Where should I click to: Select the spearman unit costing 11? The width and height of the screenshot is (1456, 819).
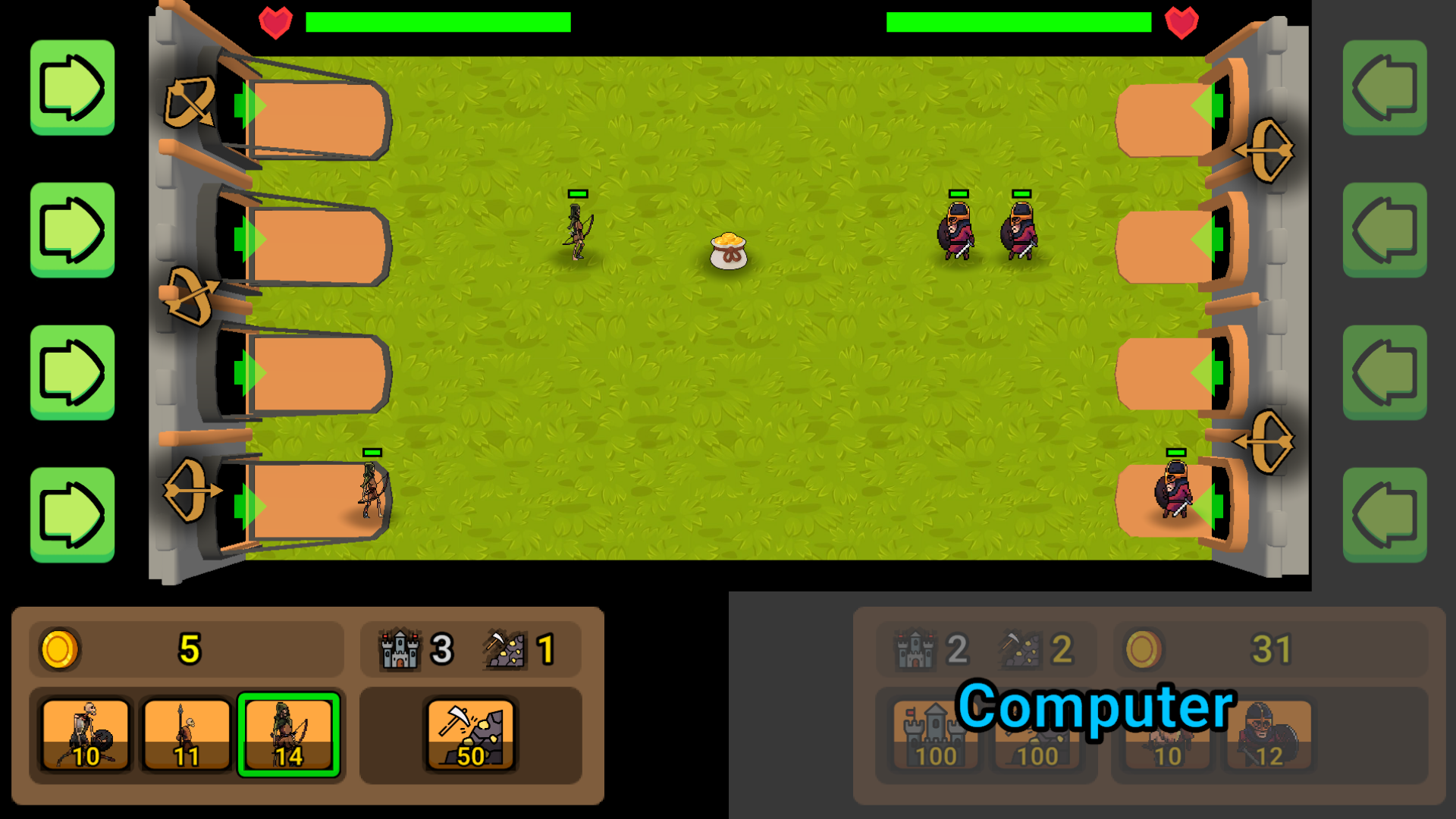click(x=186, y=734)
